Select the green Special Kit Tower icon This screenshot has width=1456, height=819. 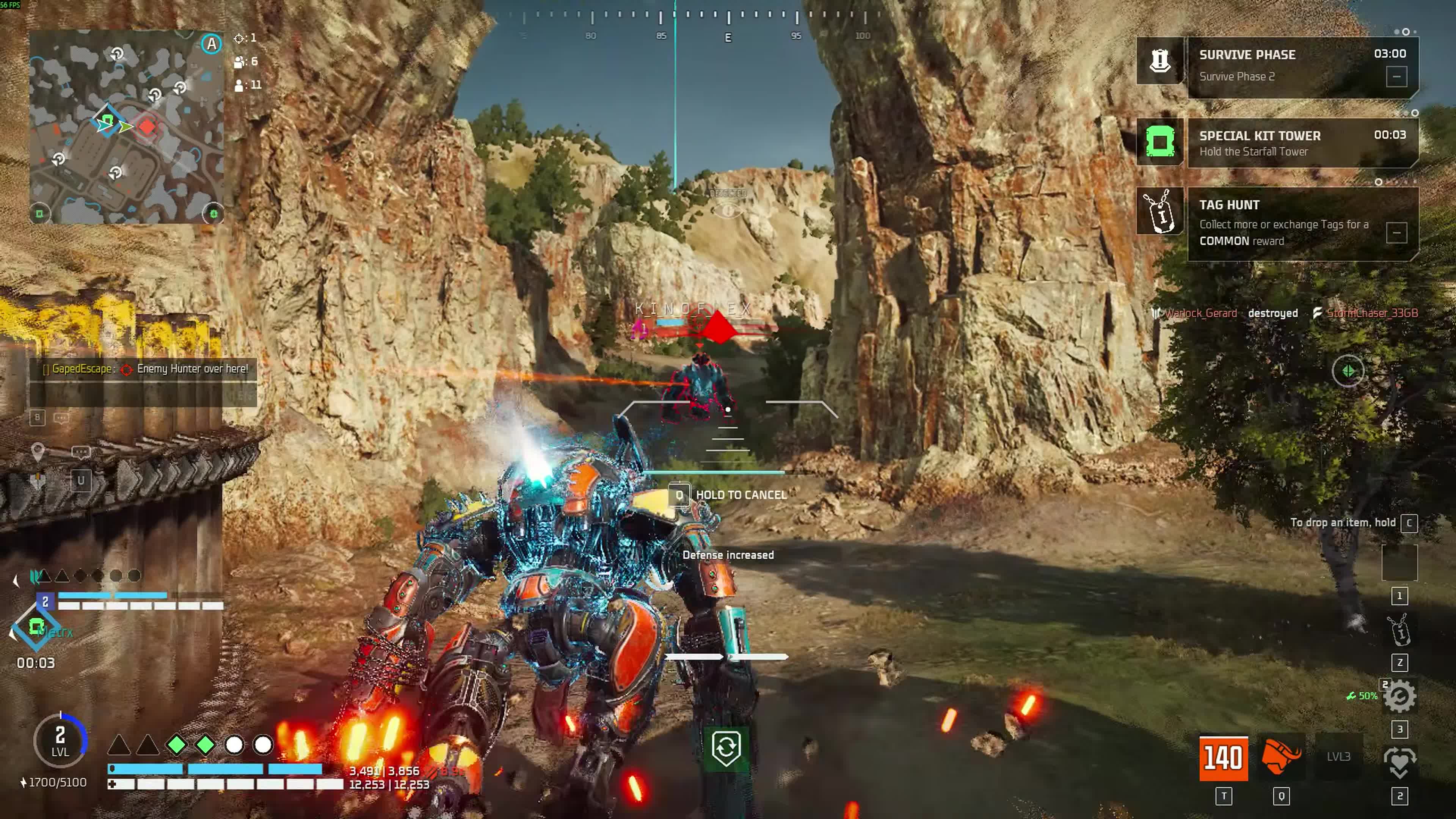1159,141
